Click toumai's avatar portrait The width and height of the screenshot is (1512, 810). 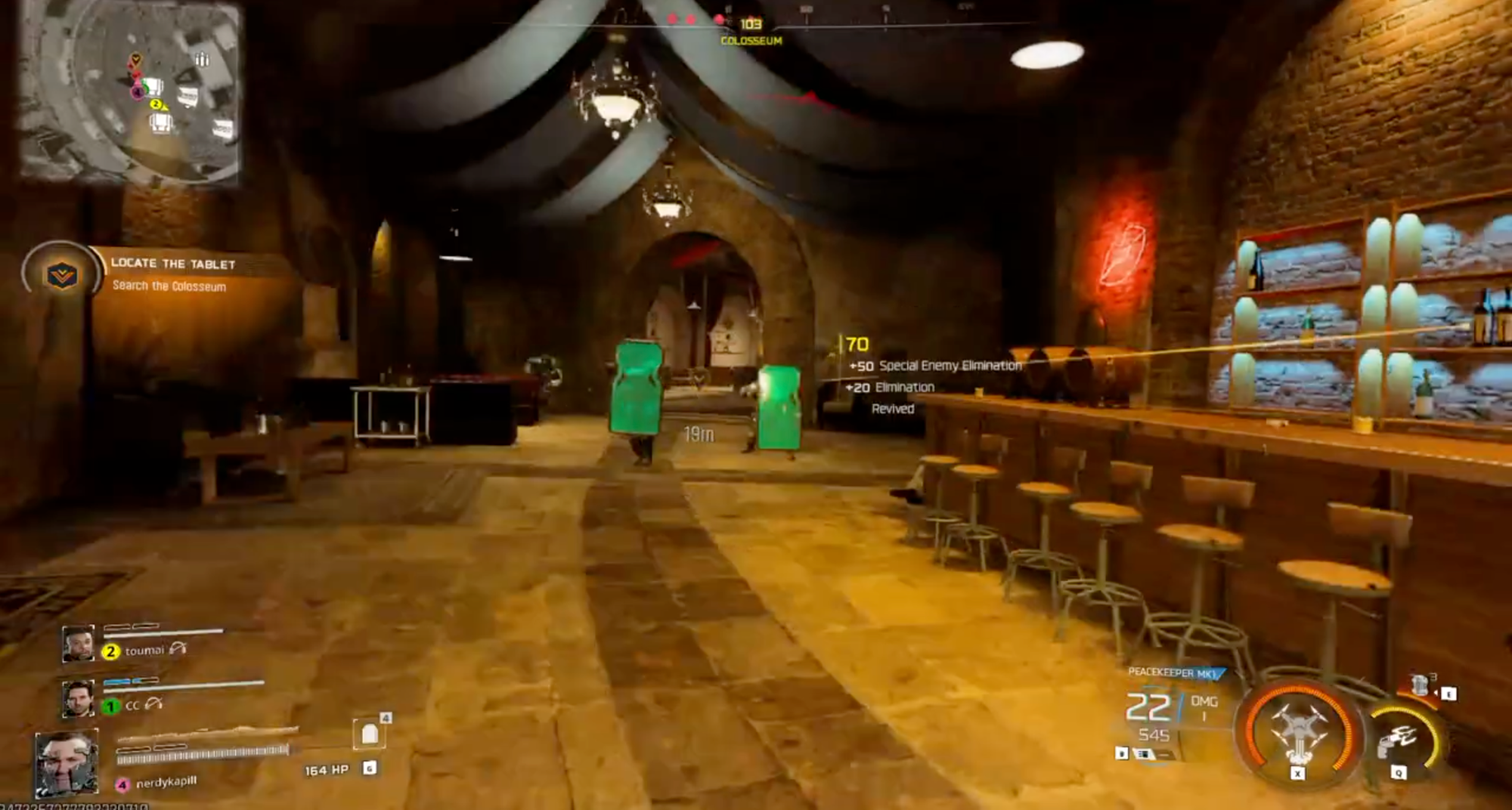[x=79, y=642]
